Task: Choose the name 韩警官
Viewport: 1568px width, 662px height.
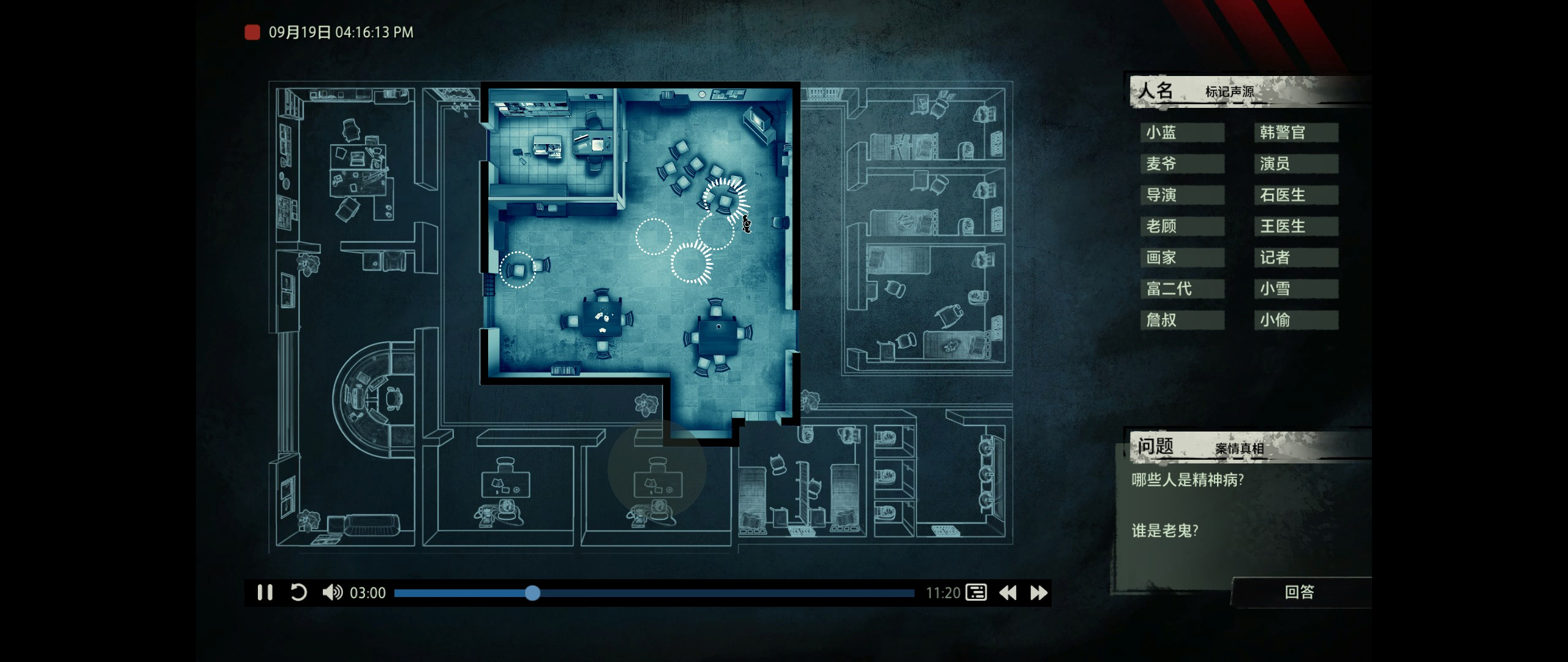Action: pos(1295,132)
